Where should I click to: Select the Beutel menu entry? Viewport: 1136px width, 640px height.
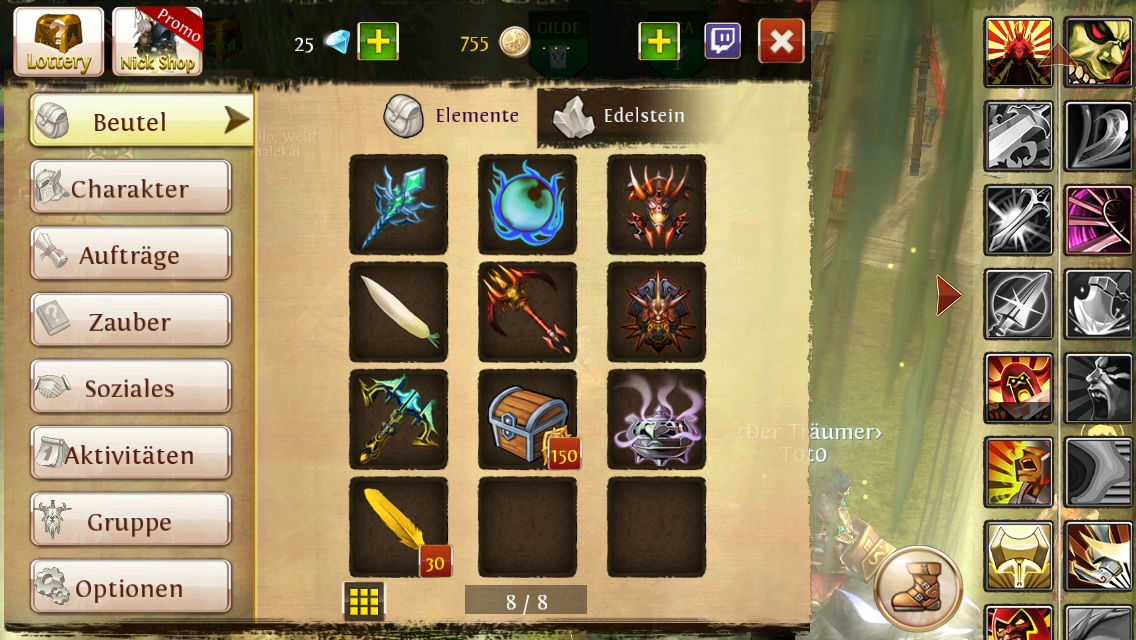click(140, 121)
